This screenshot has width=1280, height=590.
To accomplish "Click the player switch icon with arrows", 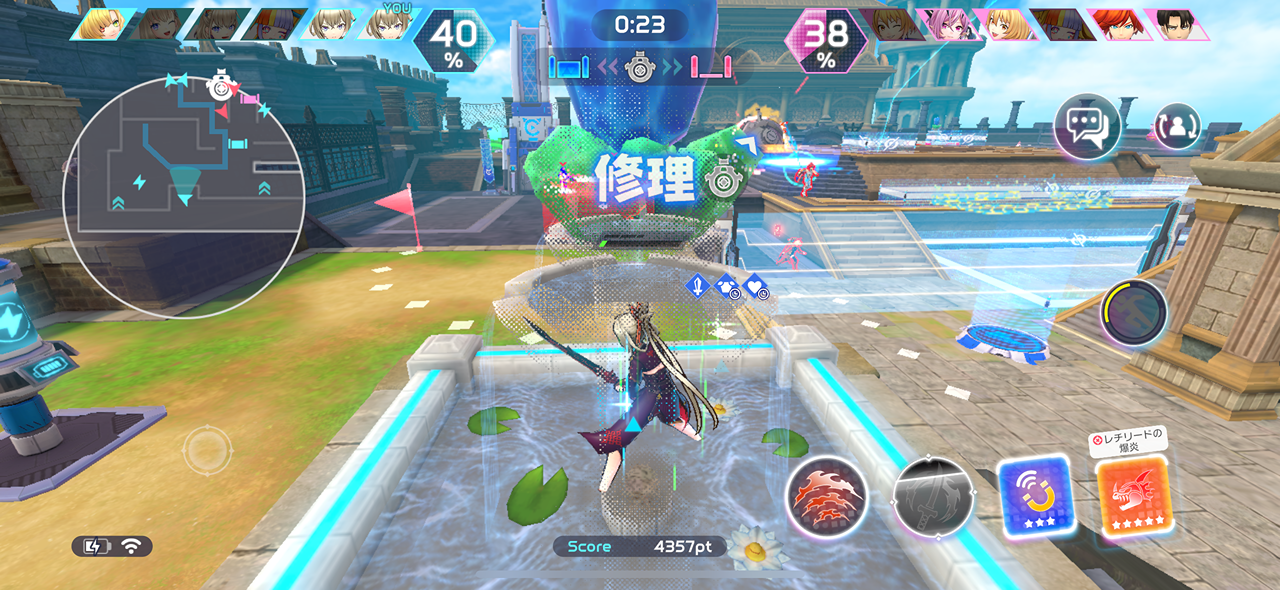I will point(1177,127).
